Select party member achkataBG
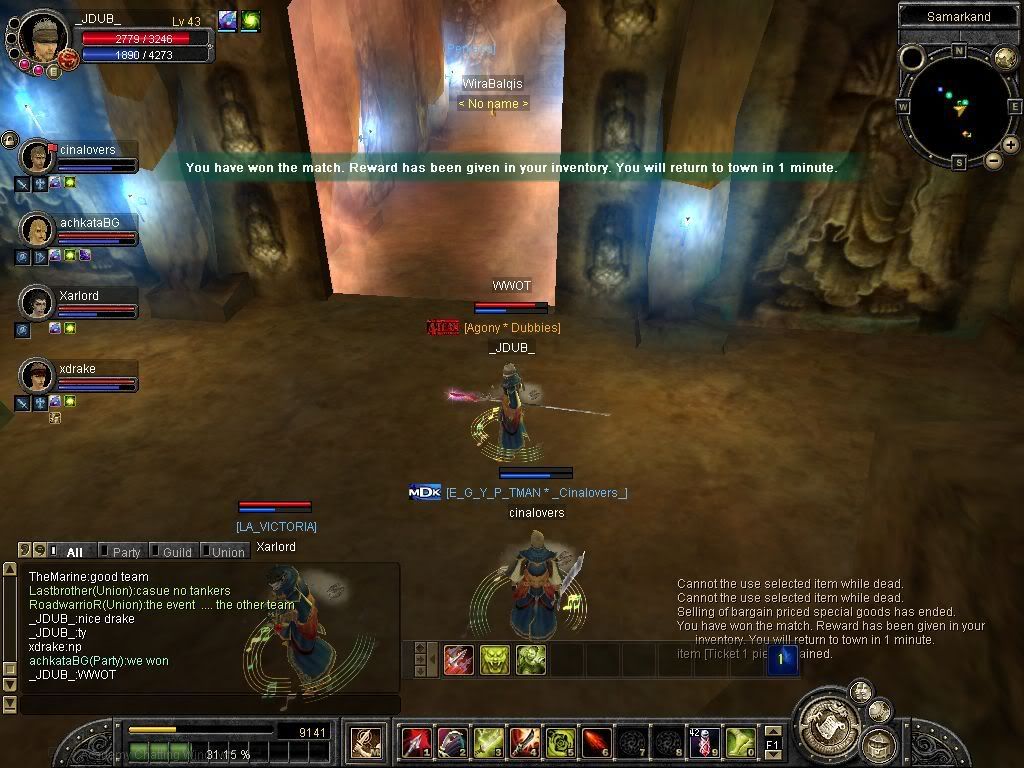 38,229
